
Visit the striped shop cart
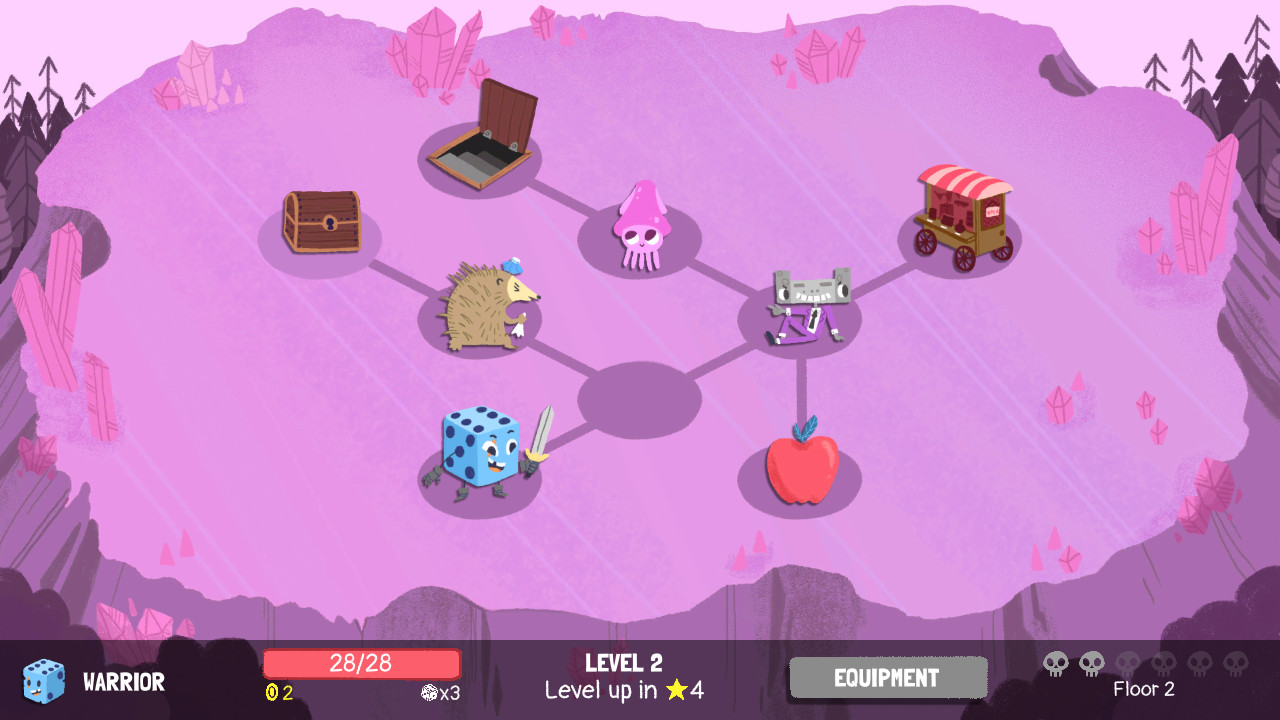965,212
